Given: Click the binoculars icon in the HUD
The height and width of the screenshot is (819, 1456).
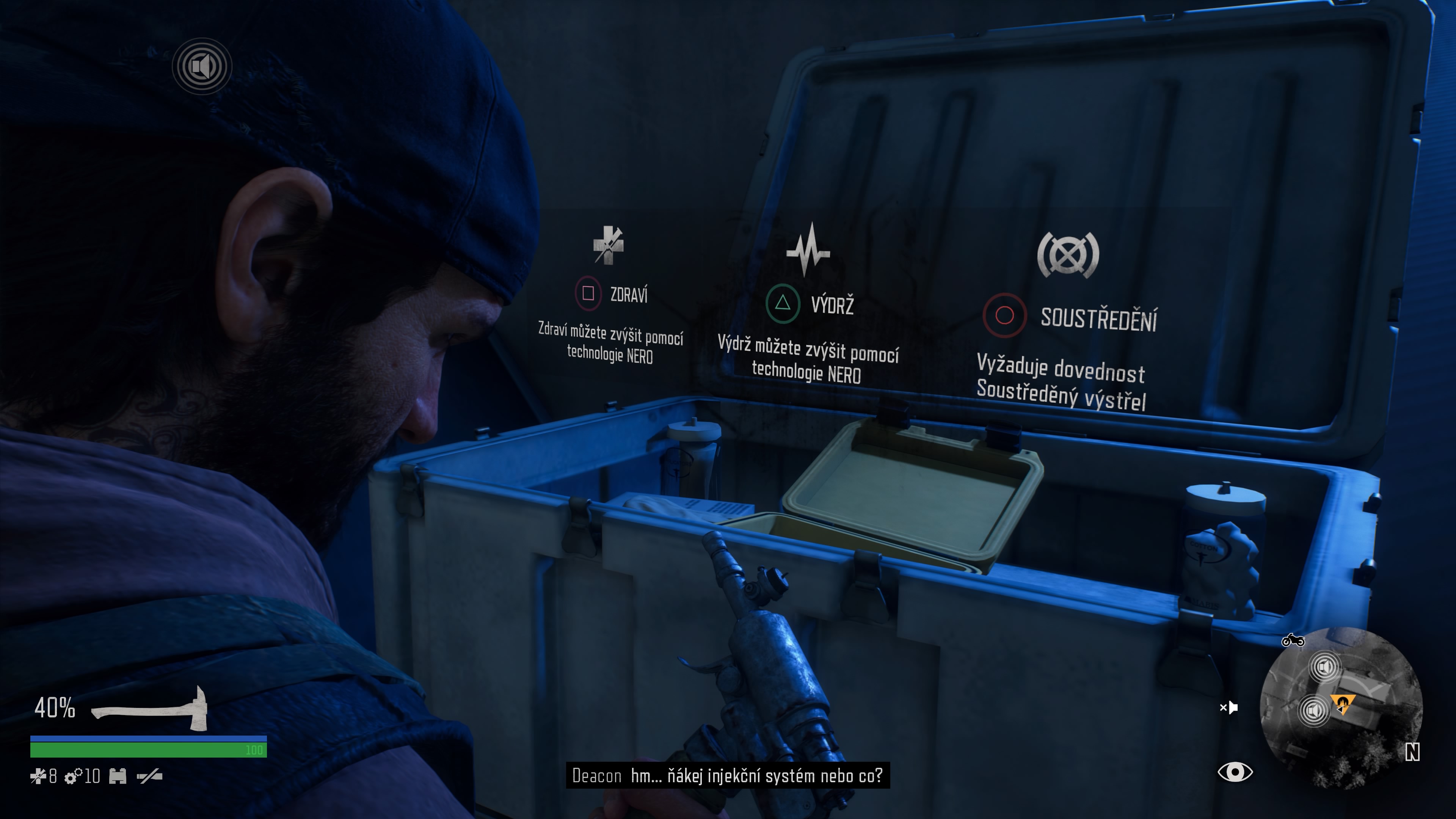Looking at the screenshot, I should [x=118, y=777].
